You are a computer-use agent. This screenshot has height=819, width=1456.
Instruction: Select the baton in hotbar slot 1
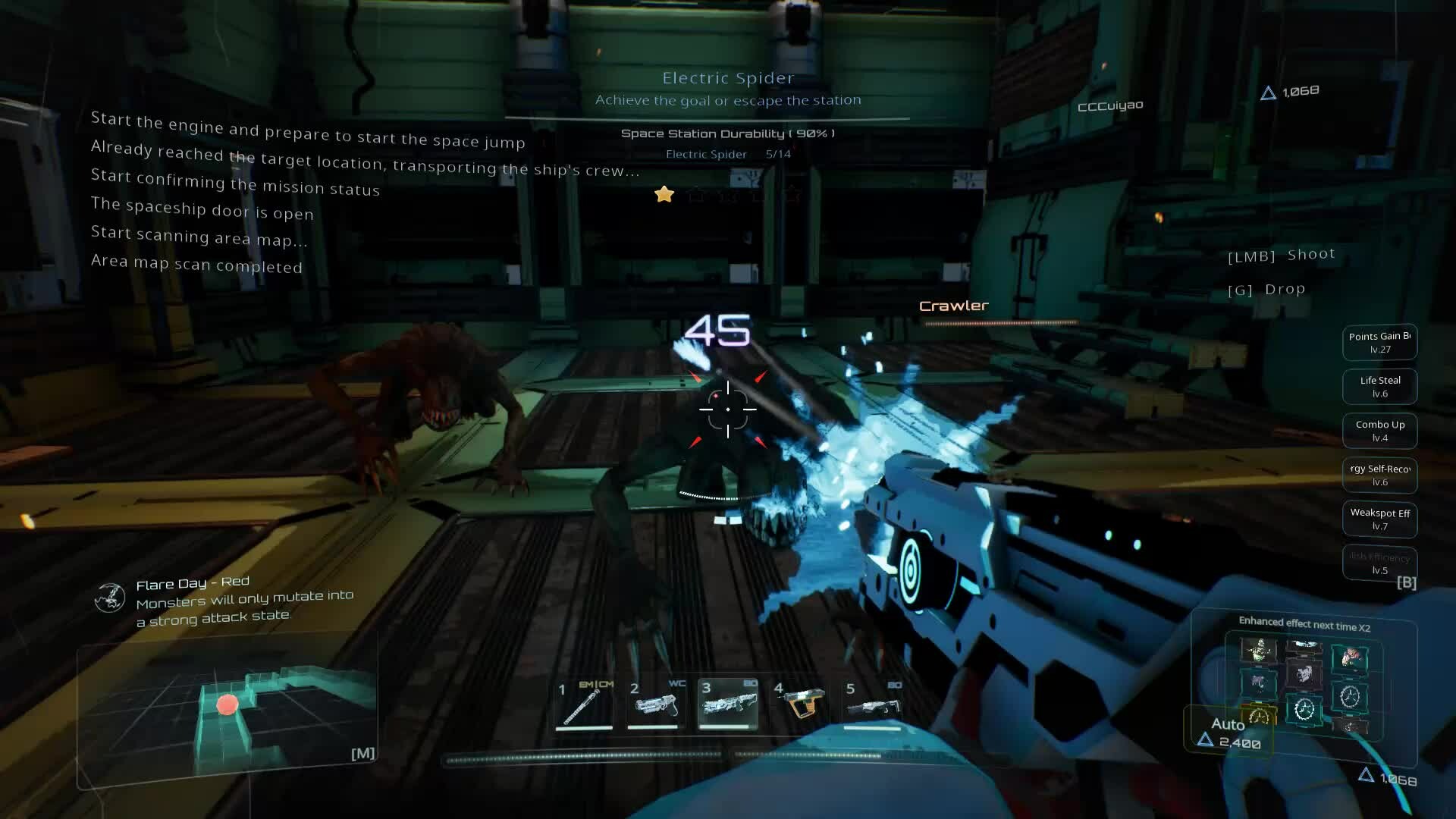tap(584, 705)
